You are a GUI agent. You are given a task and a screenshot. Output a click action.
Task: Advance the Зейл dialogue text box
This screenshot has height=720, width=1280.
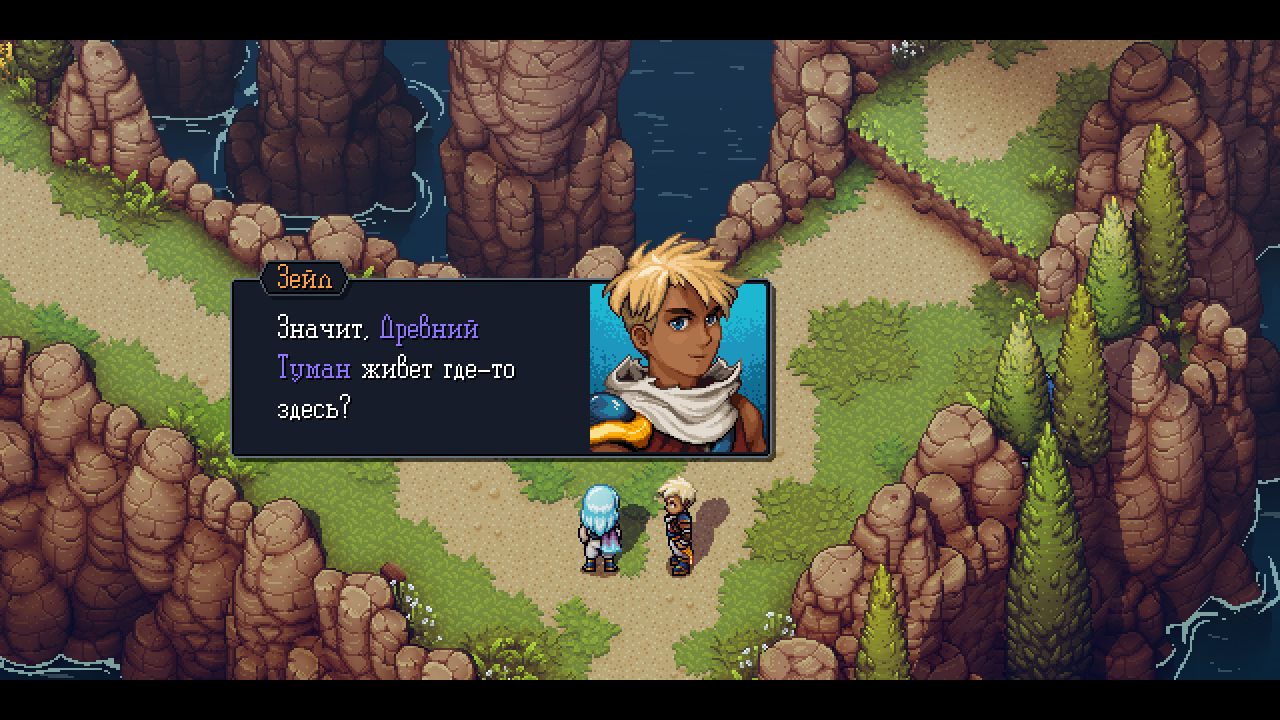[x=412, y=369]
